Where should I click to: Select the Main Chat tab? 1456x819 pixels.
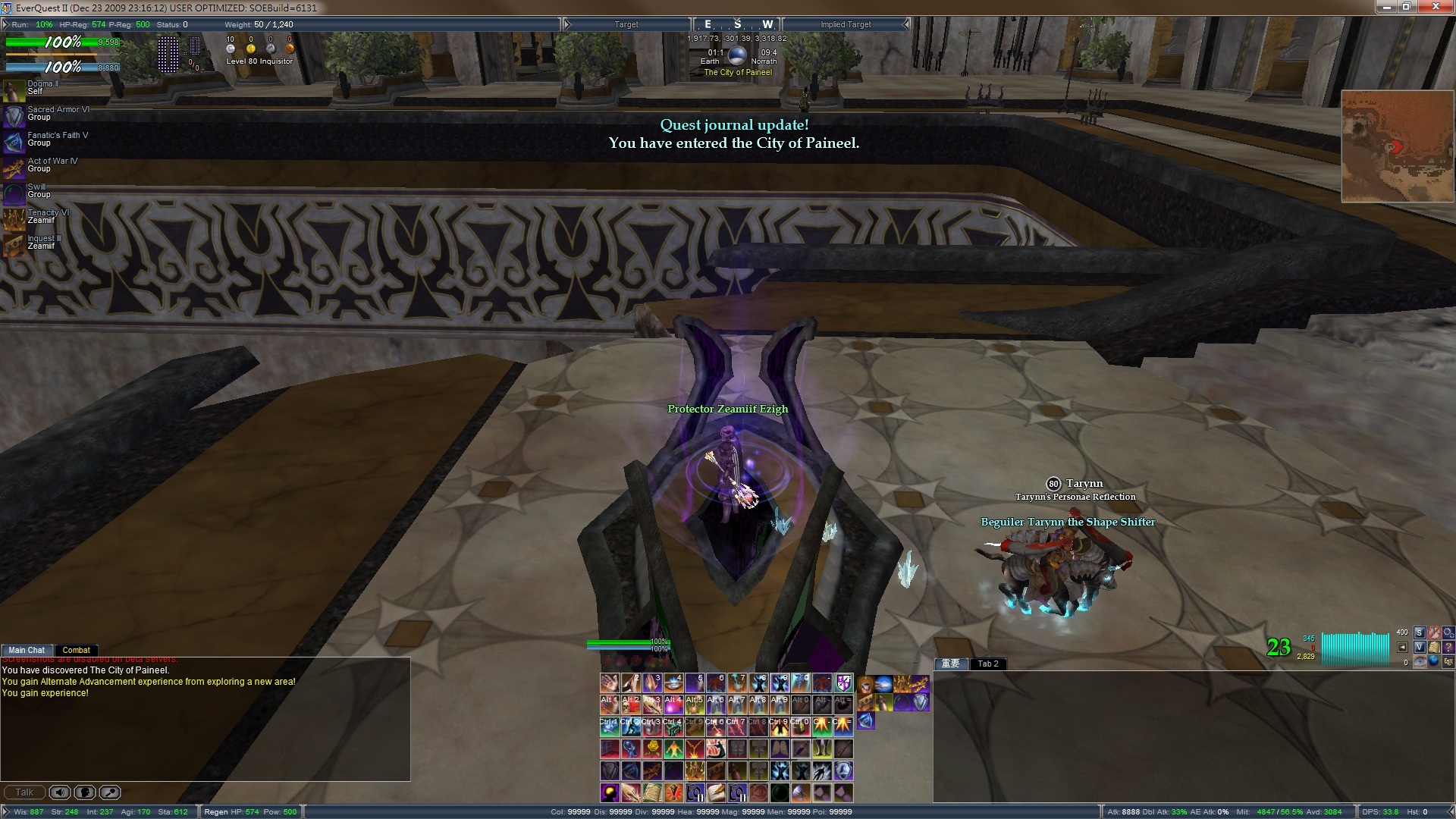[27, 650]
